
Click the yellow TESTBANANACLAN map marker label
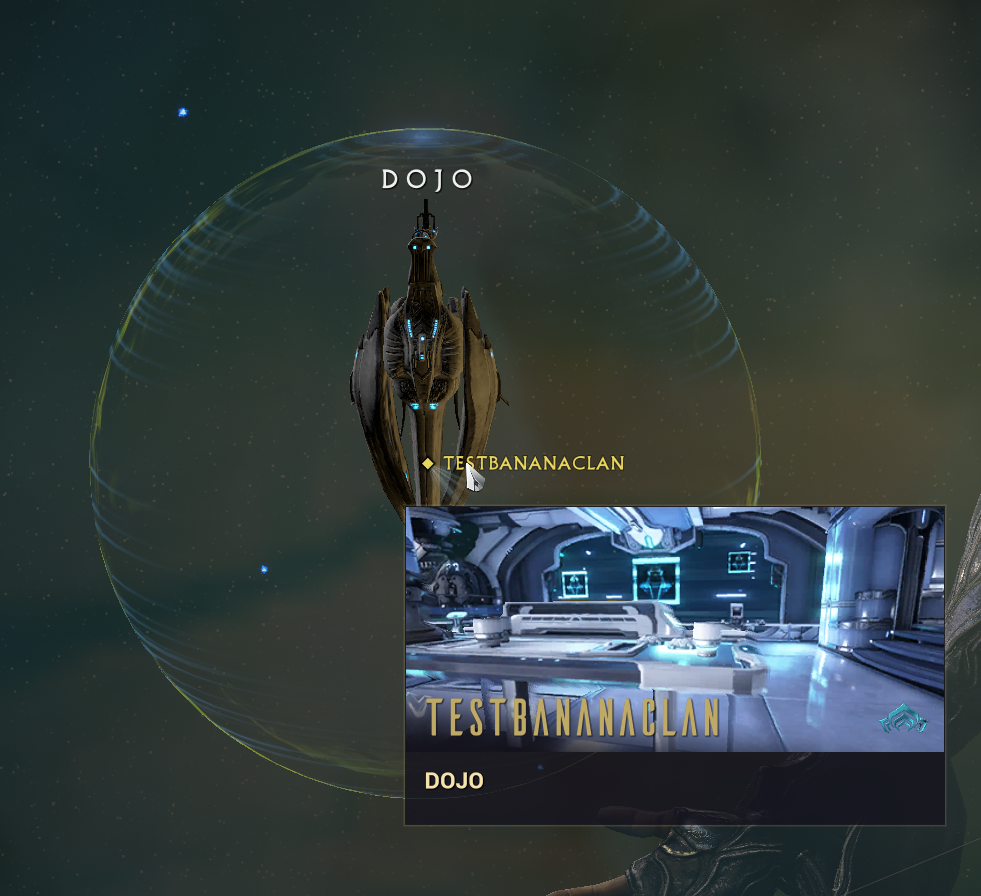coord(532,463)
